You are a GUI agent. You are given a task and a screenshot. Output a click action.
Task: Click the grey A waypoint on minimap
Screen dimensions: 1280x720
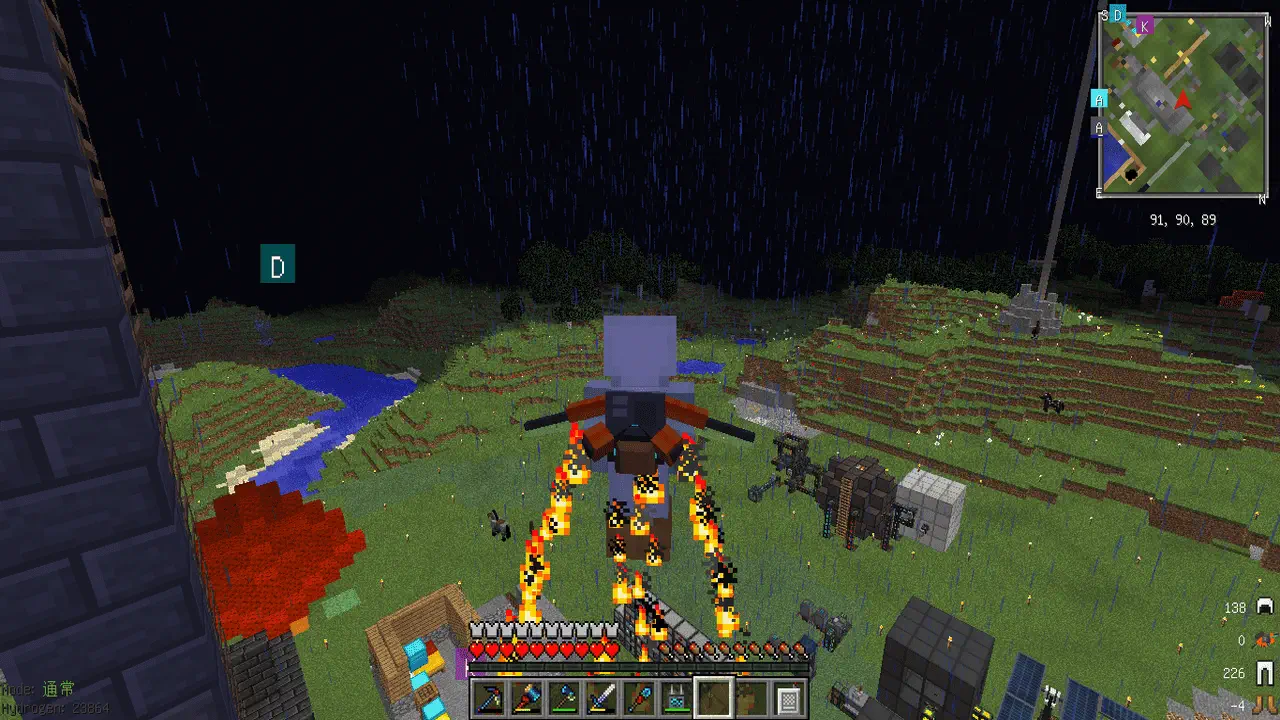[1100, 128]
